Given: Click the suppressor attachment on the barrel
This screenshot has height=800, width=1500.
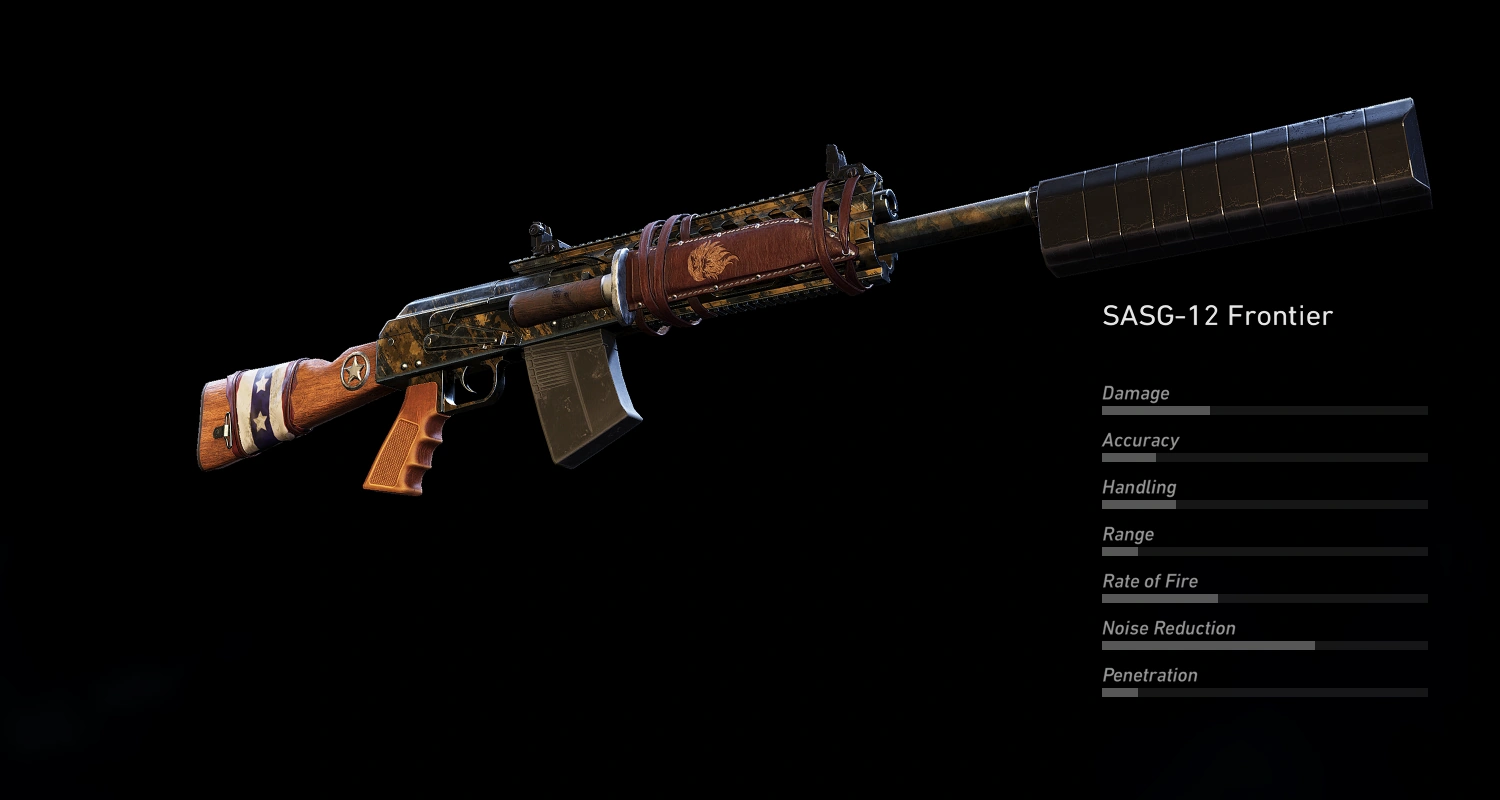Looking at the screenshot, I should pos(1230,170).
